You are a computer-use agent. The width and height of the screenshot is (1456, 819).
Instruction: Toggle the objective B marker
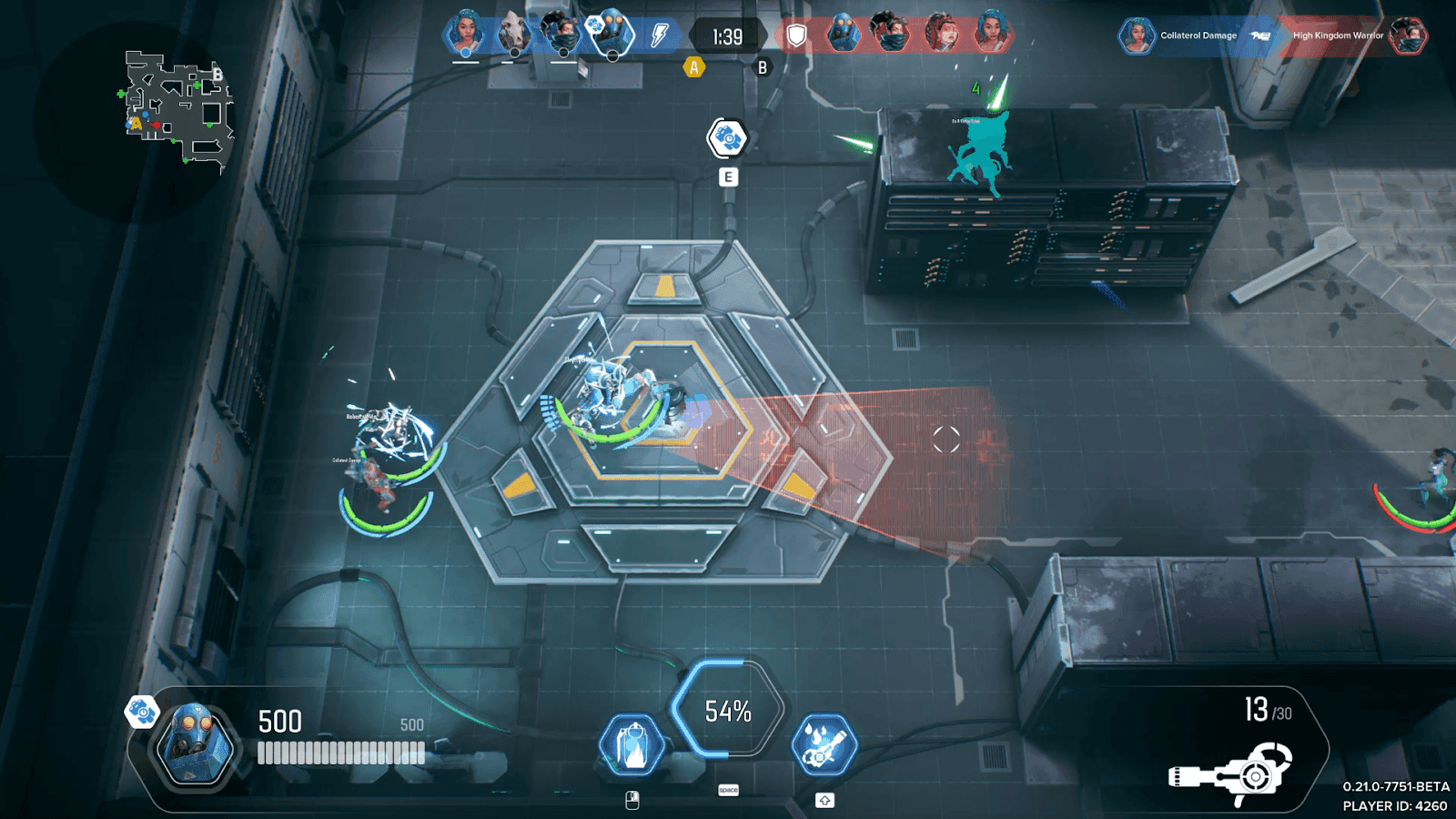761,68
